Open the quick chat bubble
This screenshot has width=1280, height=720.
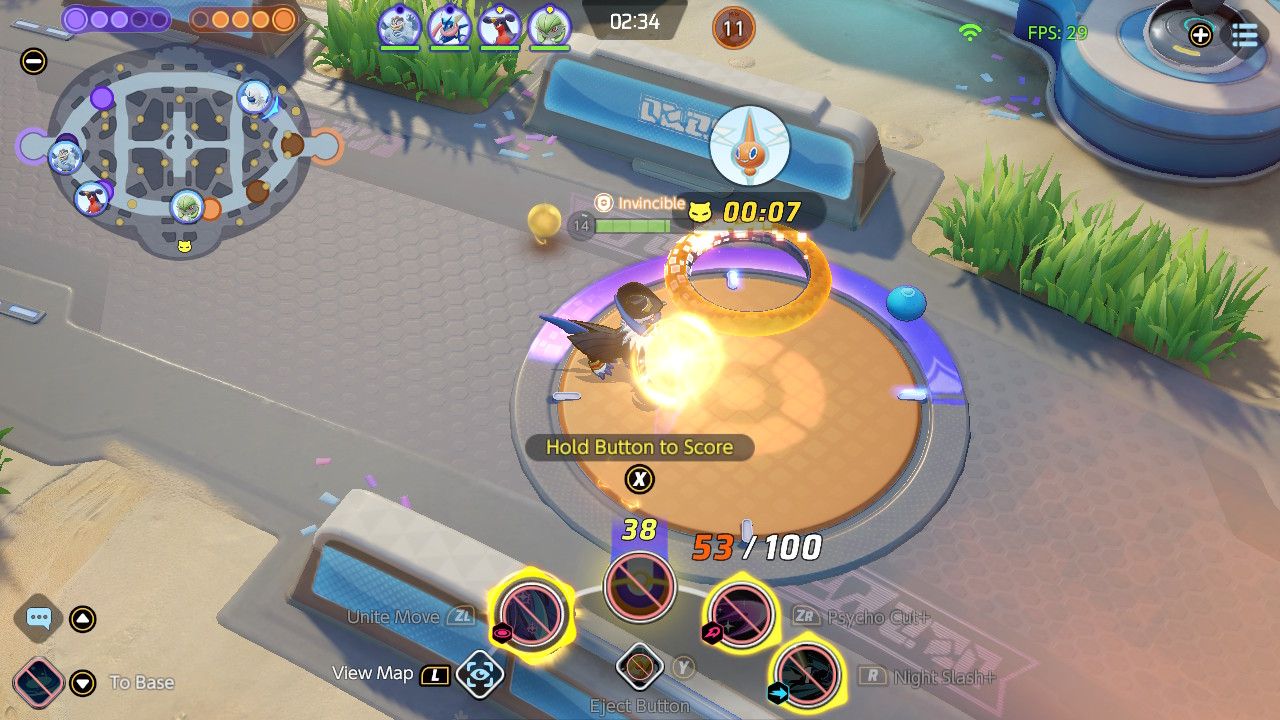tap(39, 618)
